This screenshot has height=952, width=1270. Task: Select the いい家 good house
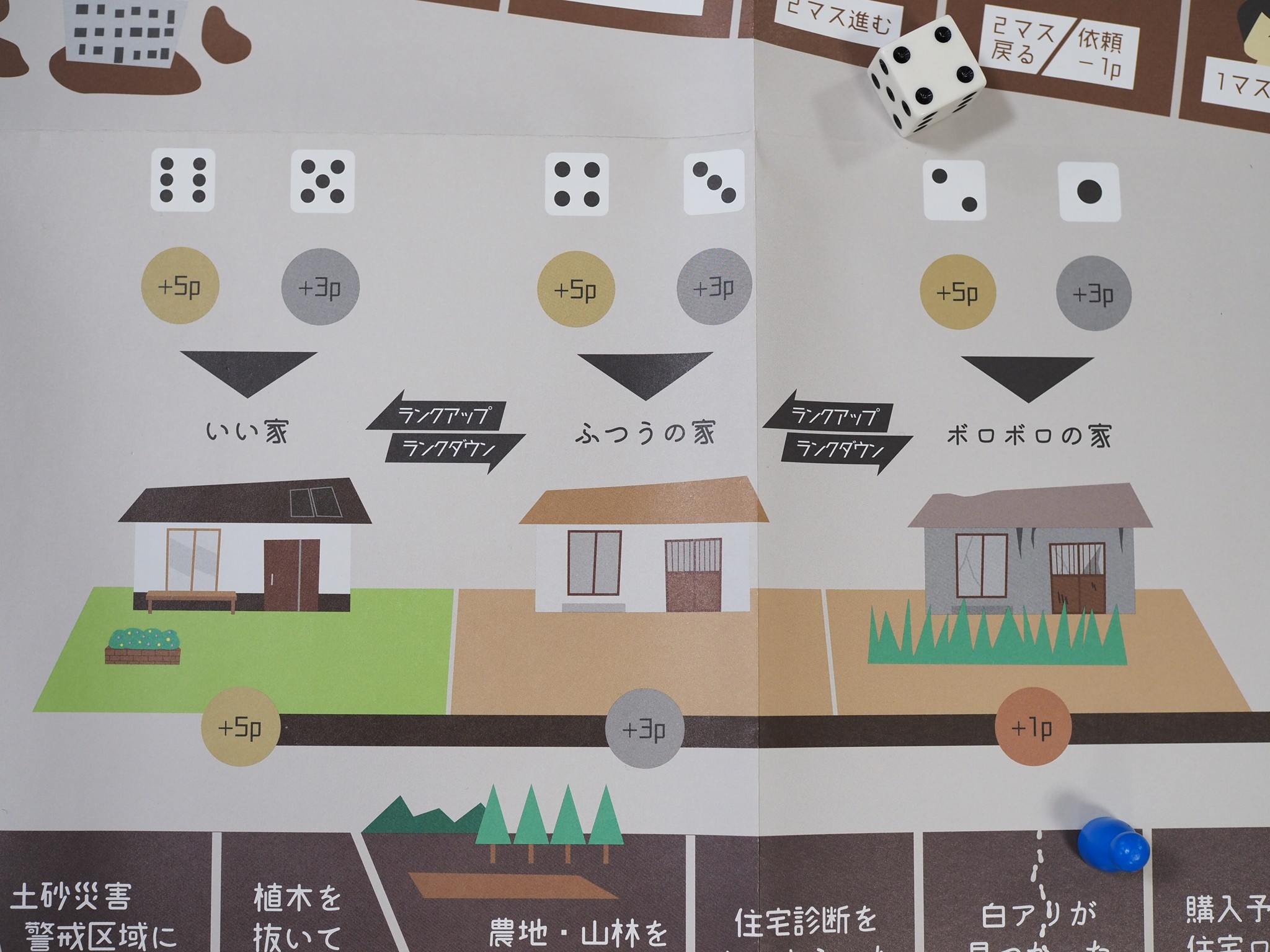click(x=245, y=547)
